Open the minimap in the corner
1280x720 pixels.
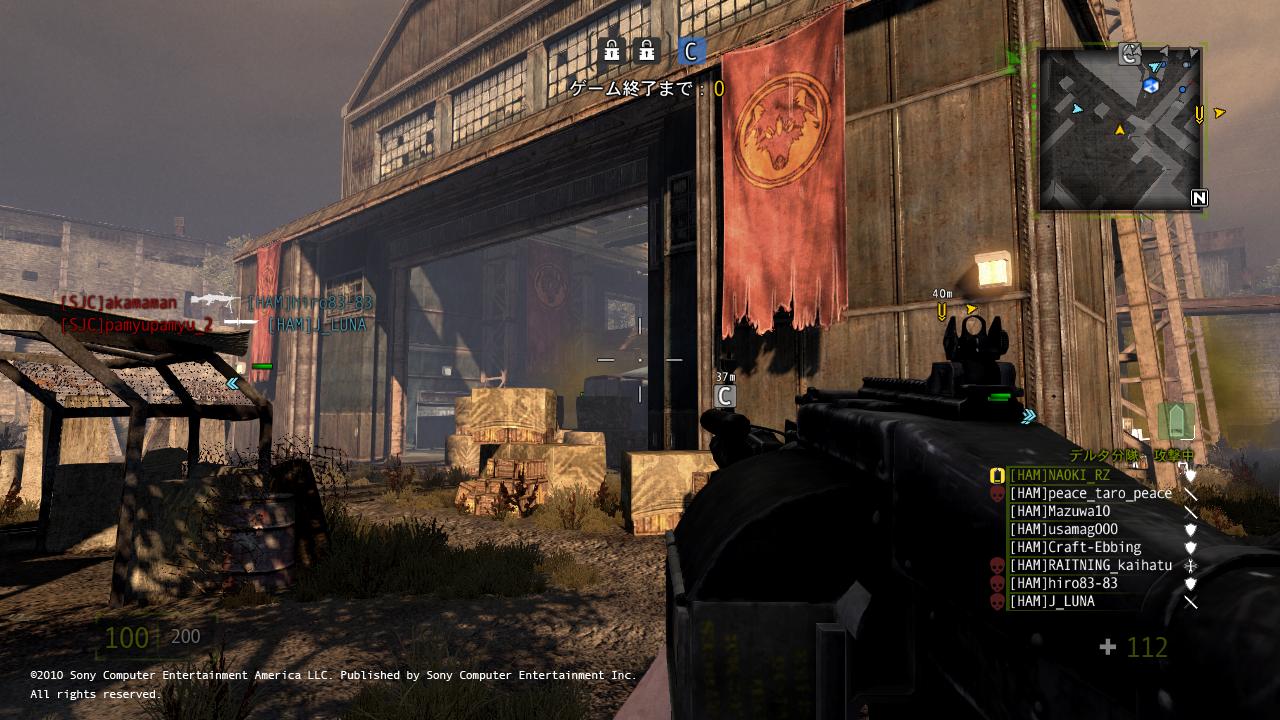click(1120, 128)
